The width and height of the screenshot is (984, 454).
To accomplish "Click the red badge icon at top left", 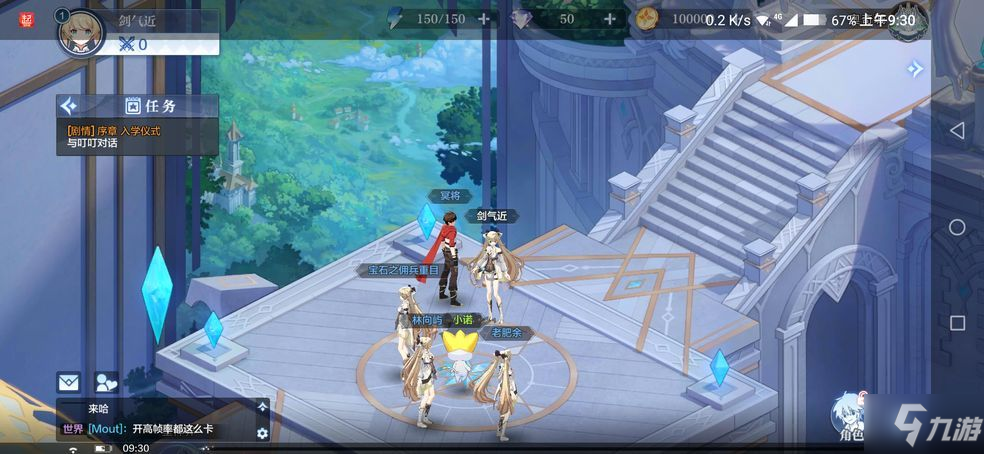I will [27, 19].
